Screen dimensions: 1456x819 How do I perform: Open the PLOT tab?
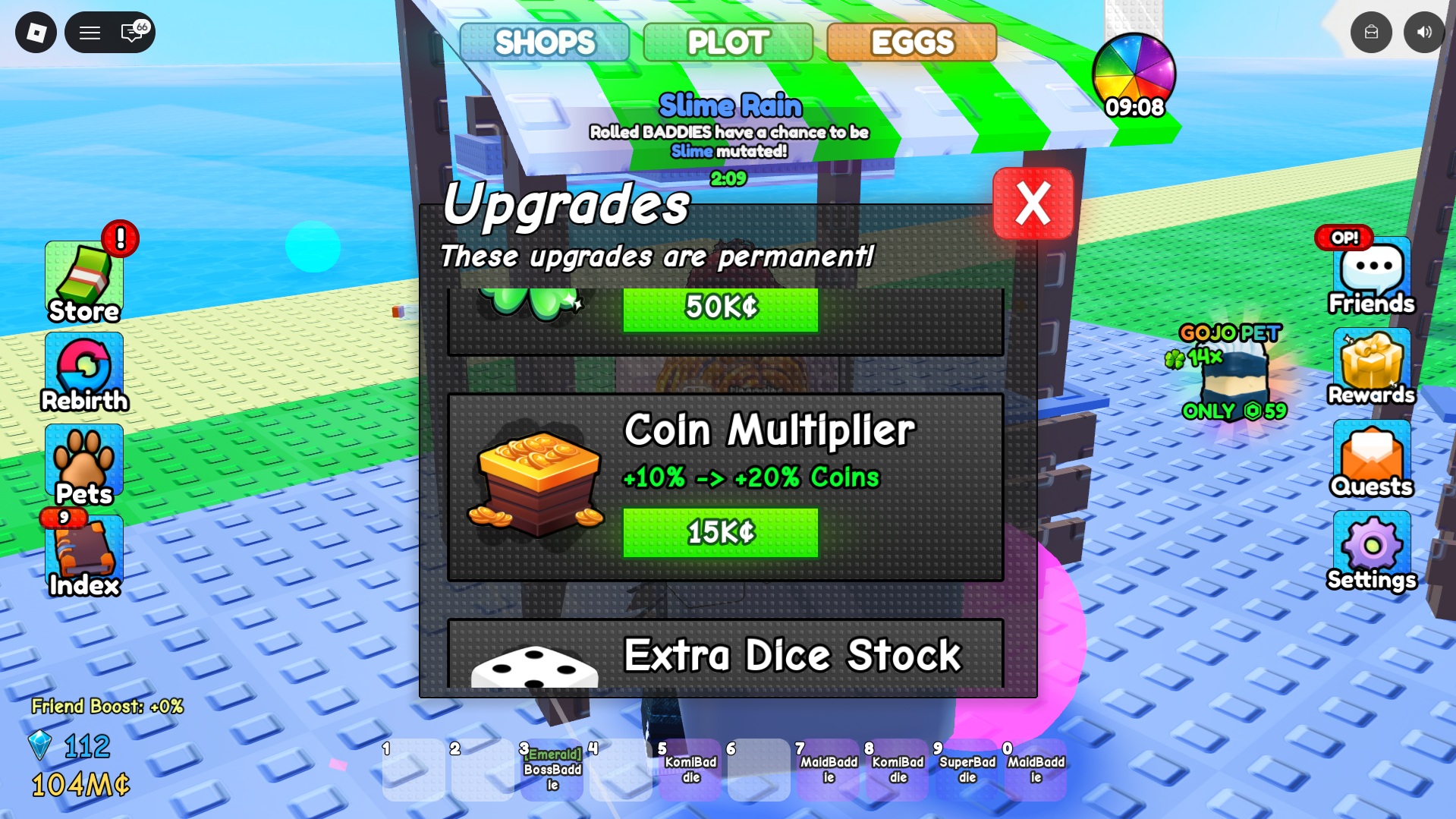coord(727,43)
